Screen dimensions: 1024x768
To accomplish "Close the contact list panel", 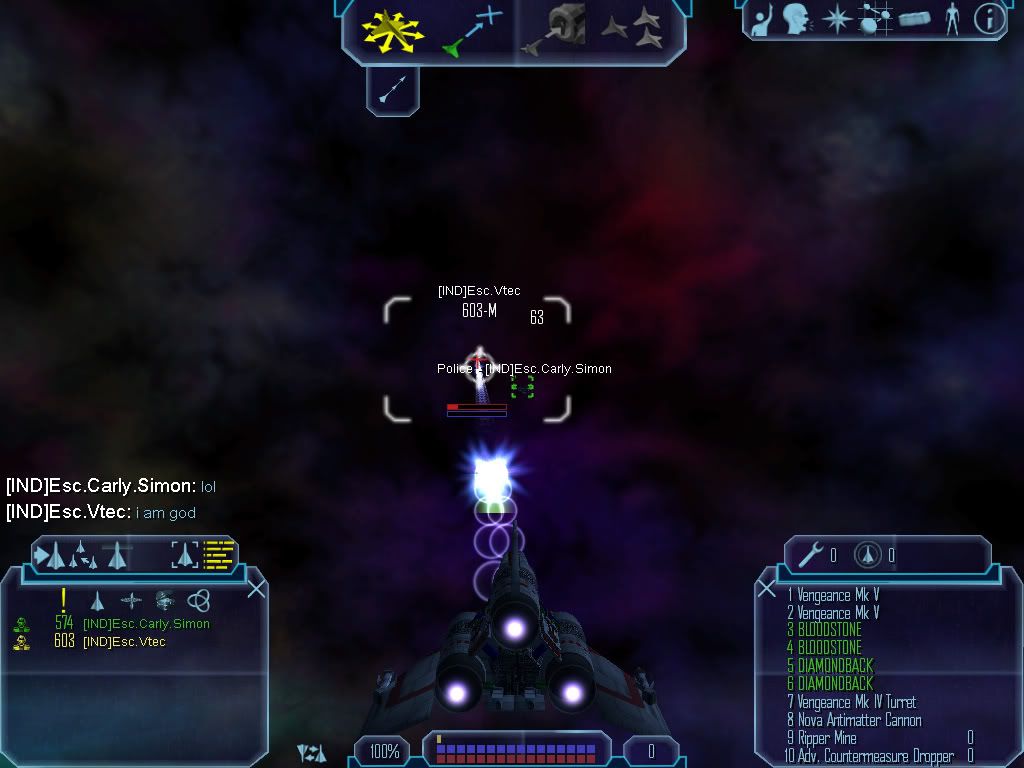I will coord(256,589).
